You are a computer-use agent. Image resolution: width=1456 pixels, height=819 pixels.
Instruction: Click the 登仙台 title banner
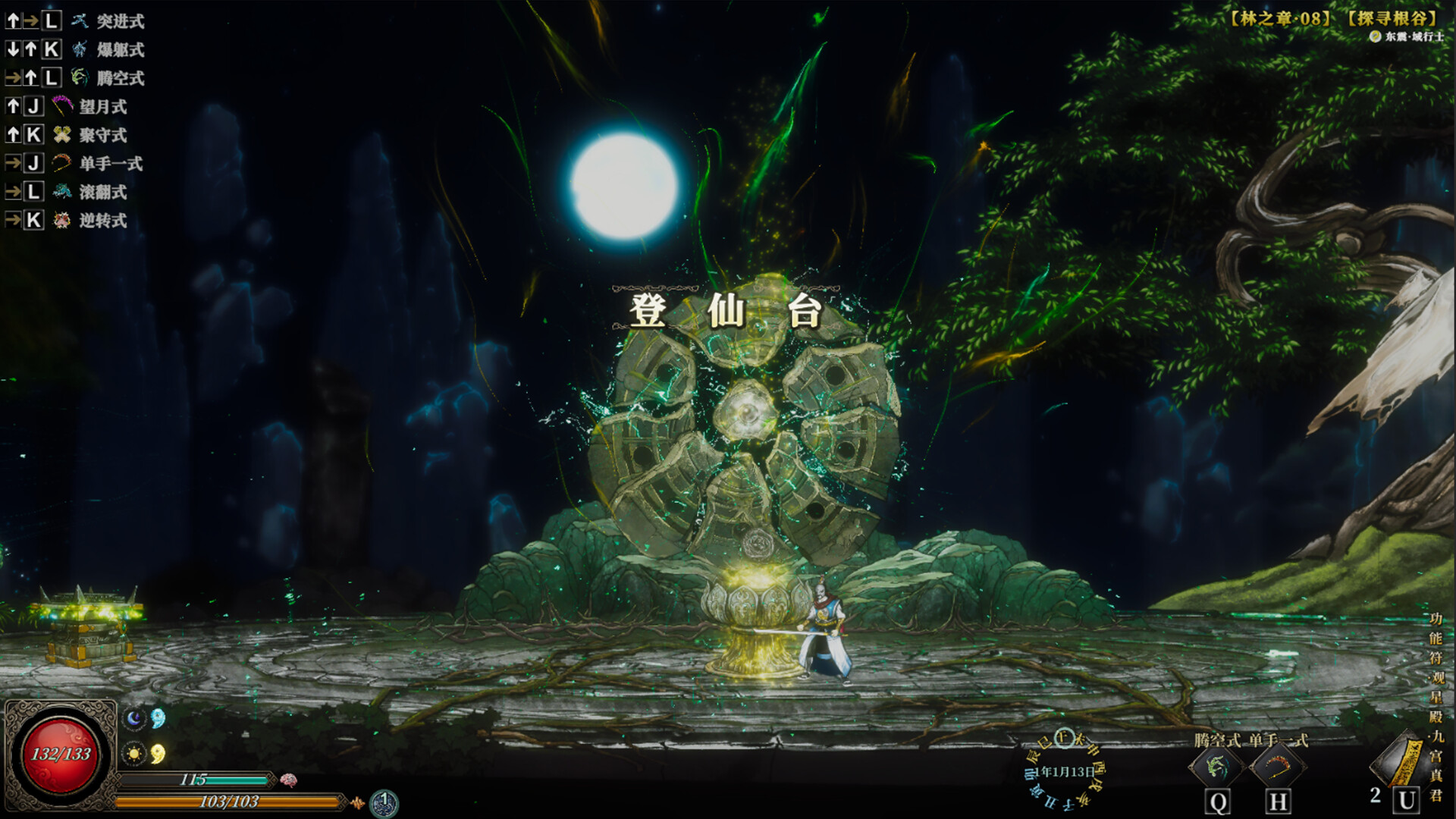coord(726,310)
